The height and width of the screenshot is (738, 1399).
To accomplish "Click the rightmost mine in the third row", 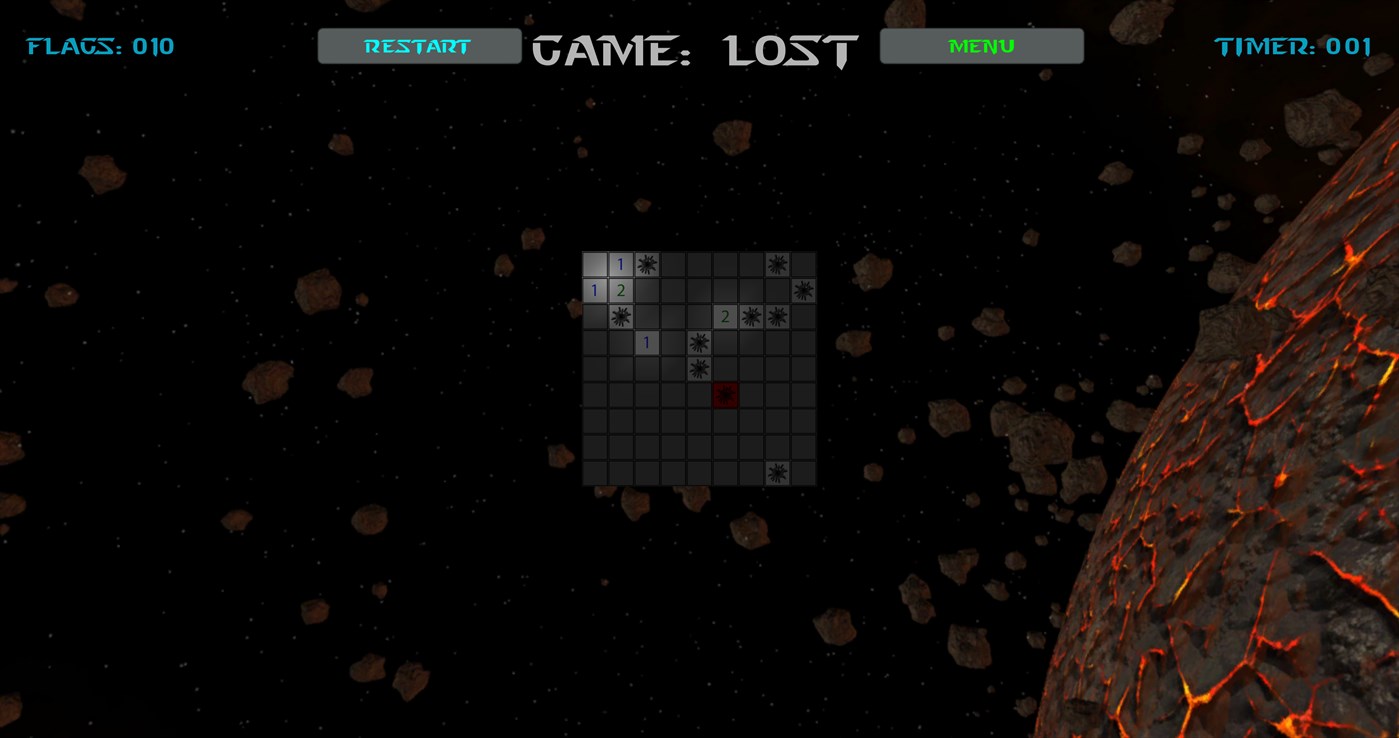I will (x=777, y=316).
